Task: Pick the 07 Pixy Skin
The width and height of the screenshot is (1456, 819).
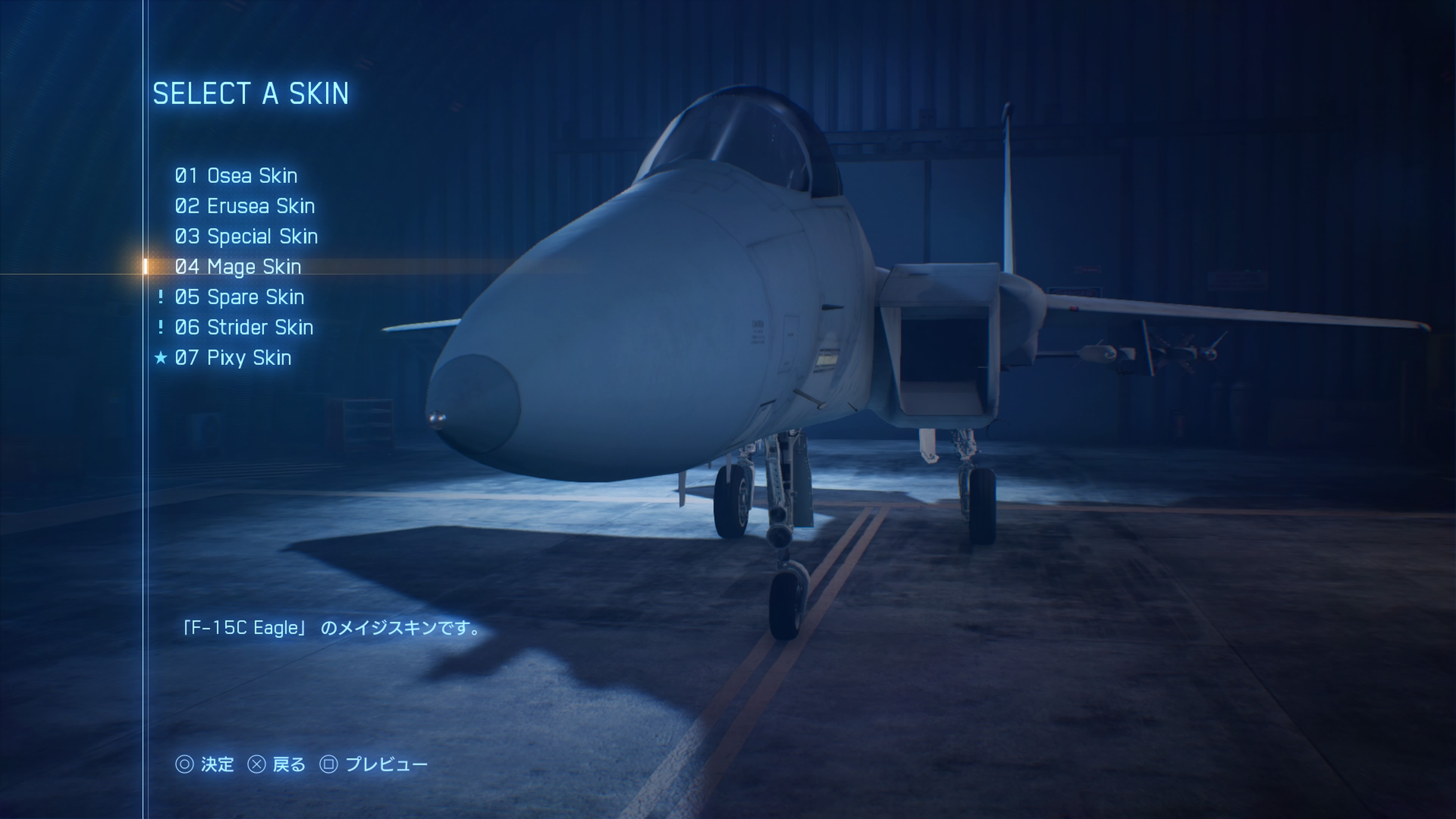Action: click(233, 358)
